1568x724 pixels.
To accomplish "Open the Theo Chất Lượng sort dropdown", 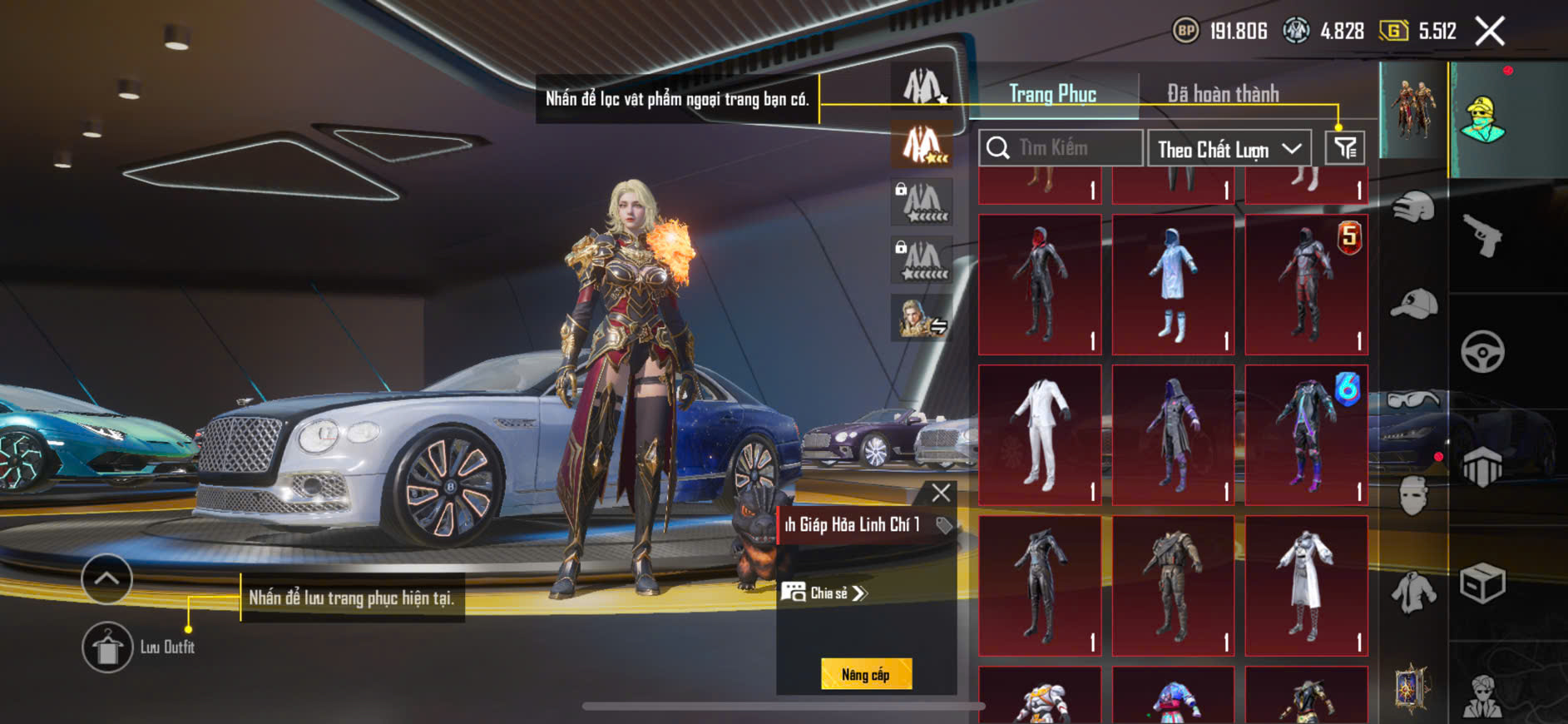I will pos(1229,149).
